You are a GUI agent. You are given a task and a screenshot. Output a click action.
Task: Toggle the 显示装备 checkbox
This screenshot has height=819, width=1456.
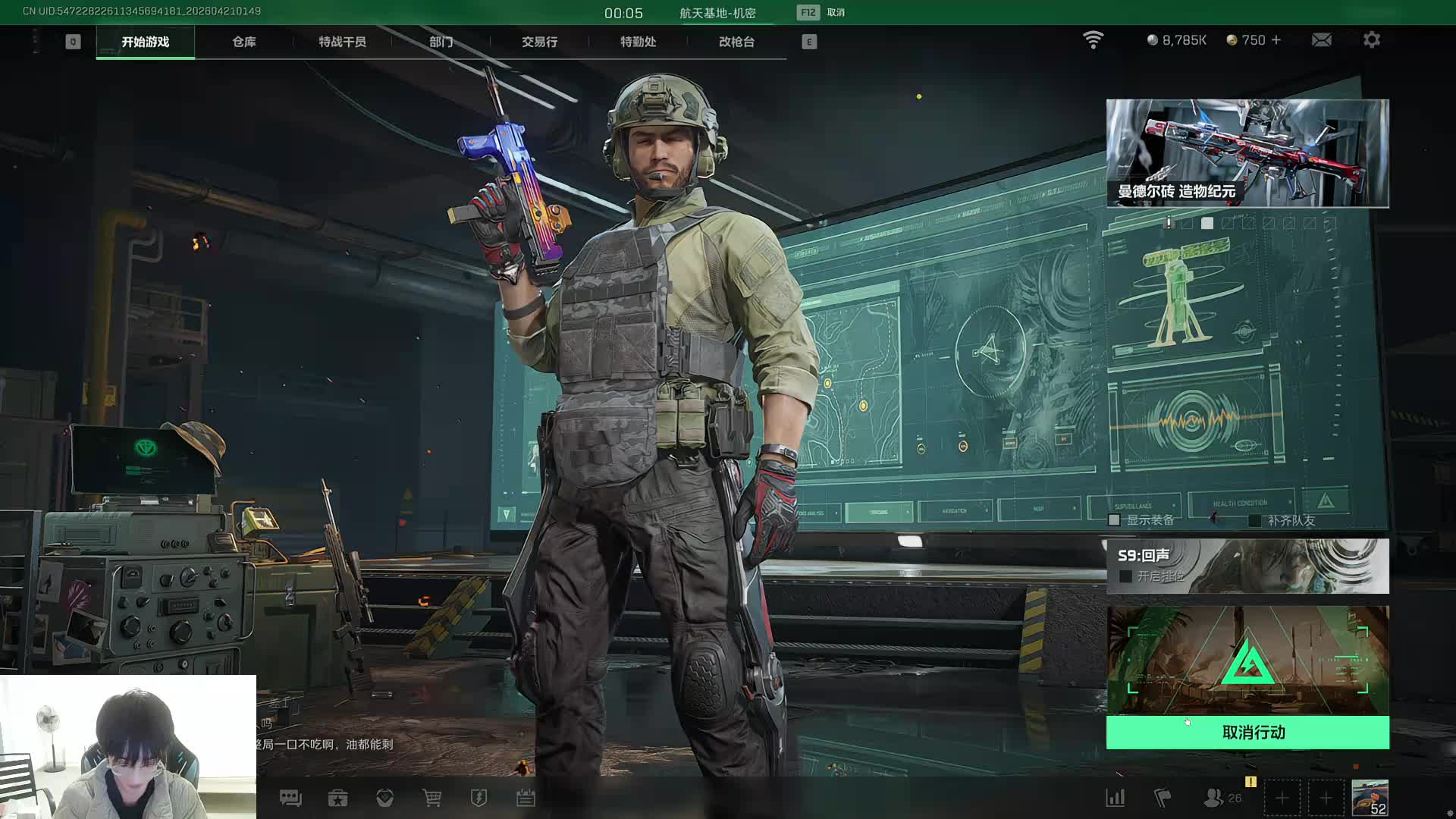[x=1114, y=520]
